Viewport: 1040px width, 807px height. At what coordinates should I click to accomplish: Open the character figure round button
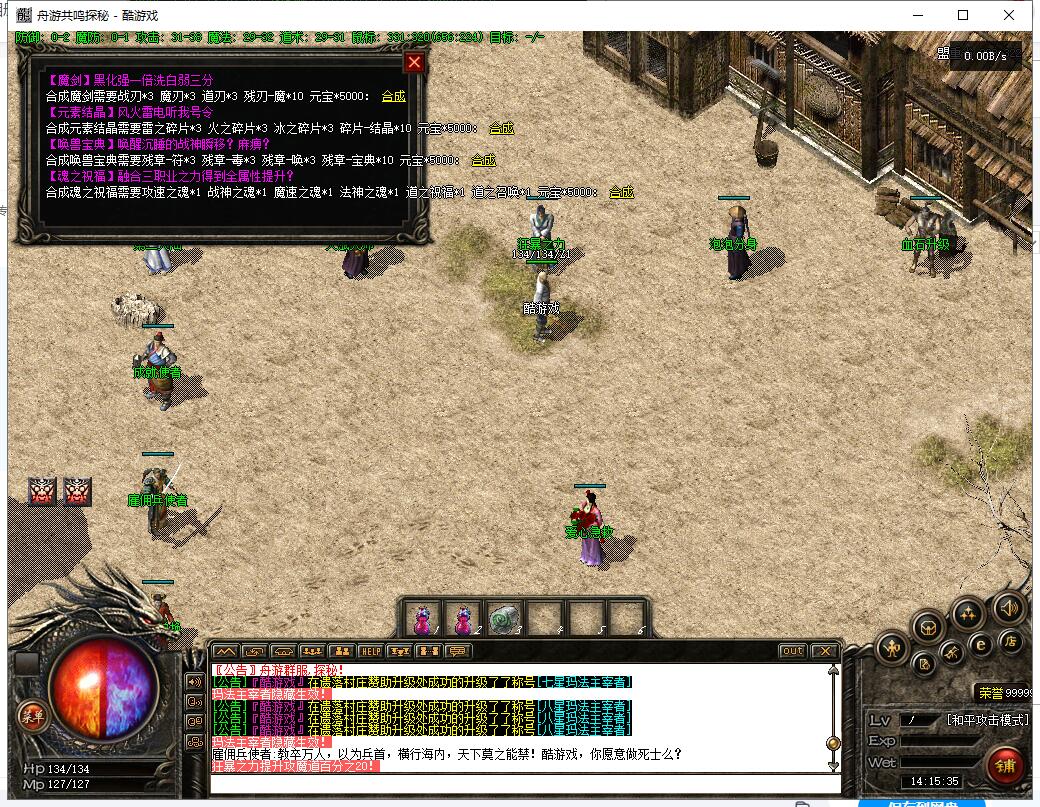891,650
